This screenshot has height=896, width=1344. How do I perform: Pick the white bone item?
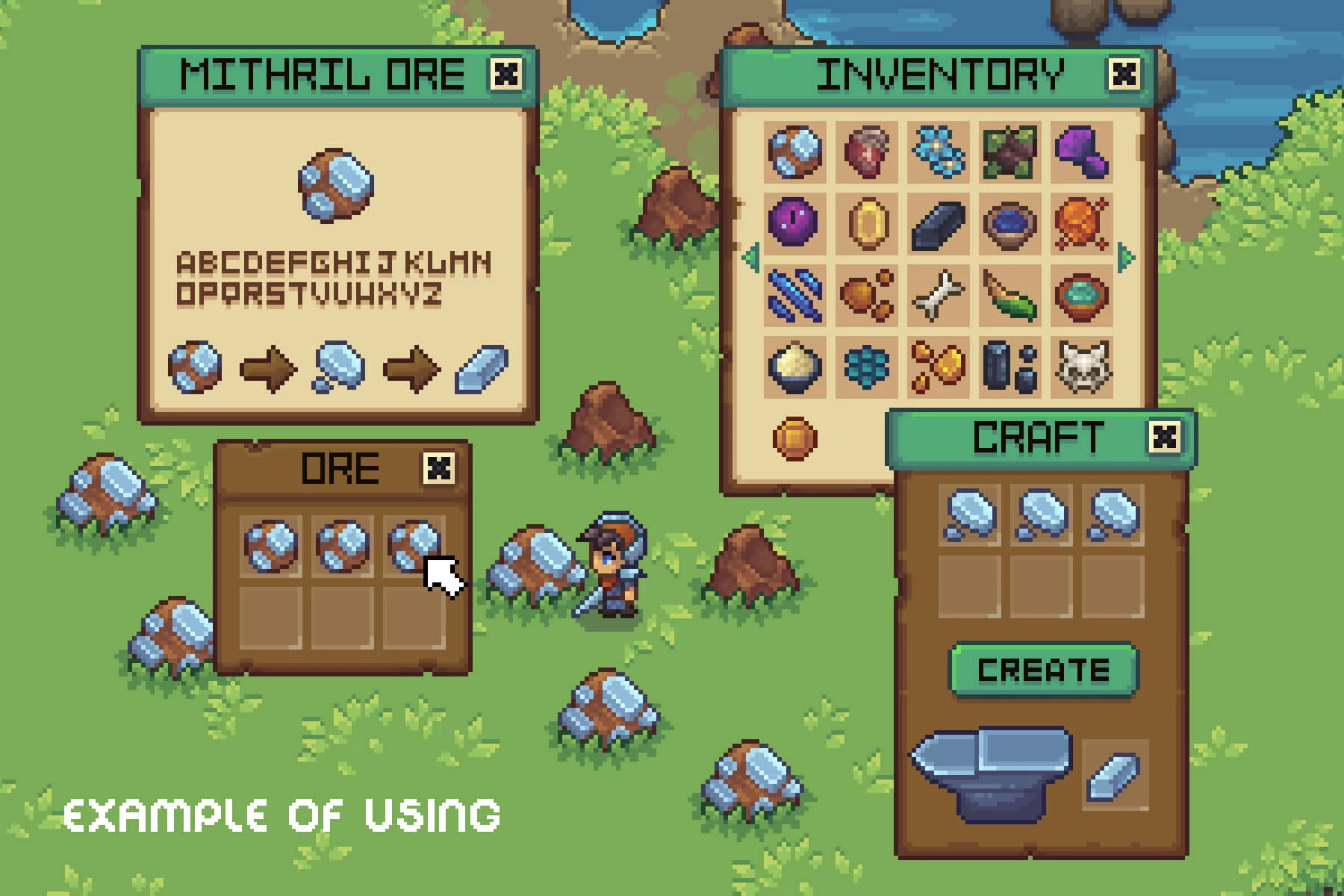tap(939, 296)
